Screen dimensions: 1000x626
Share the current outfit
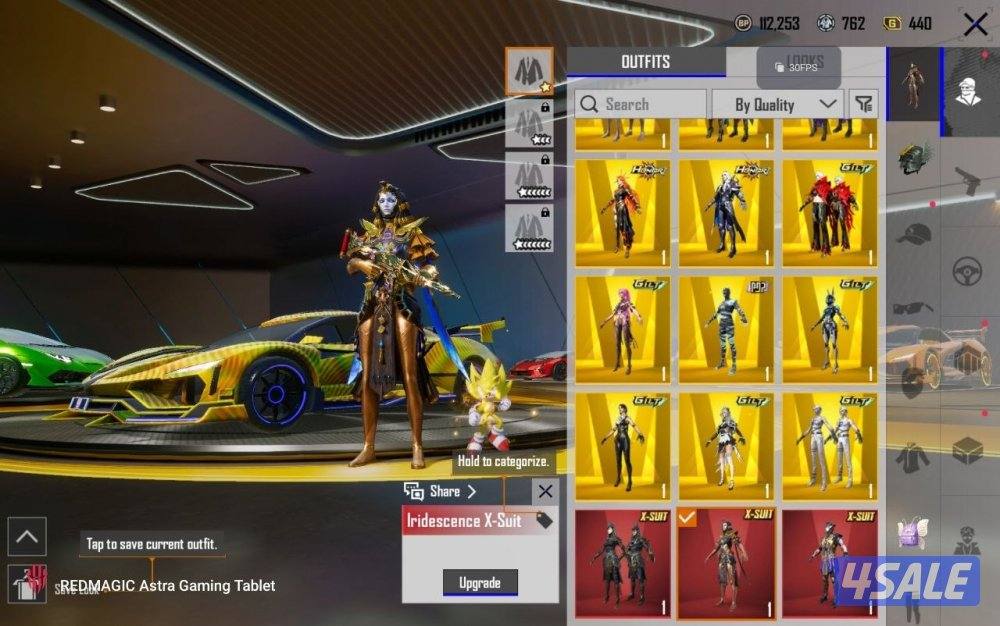pos(440,491)
